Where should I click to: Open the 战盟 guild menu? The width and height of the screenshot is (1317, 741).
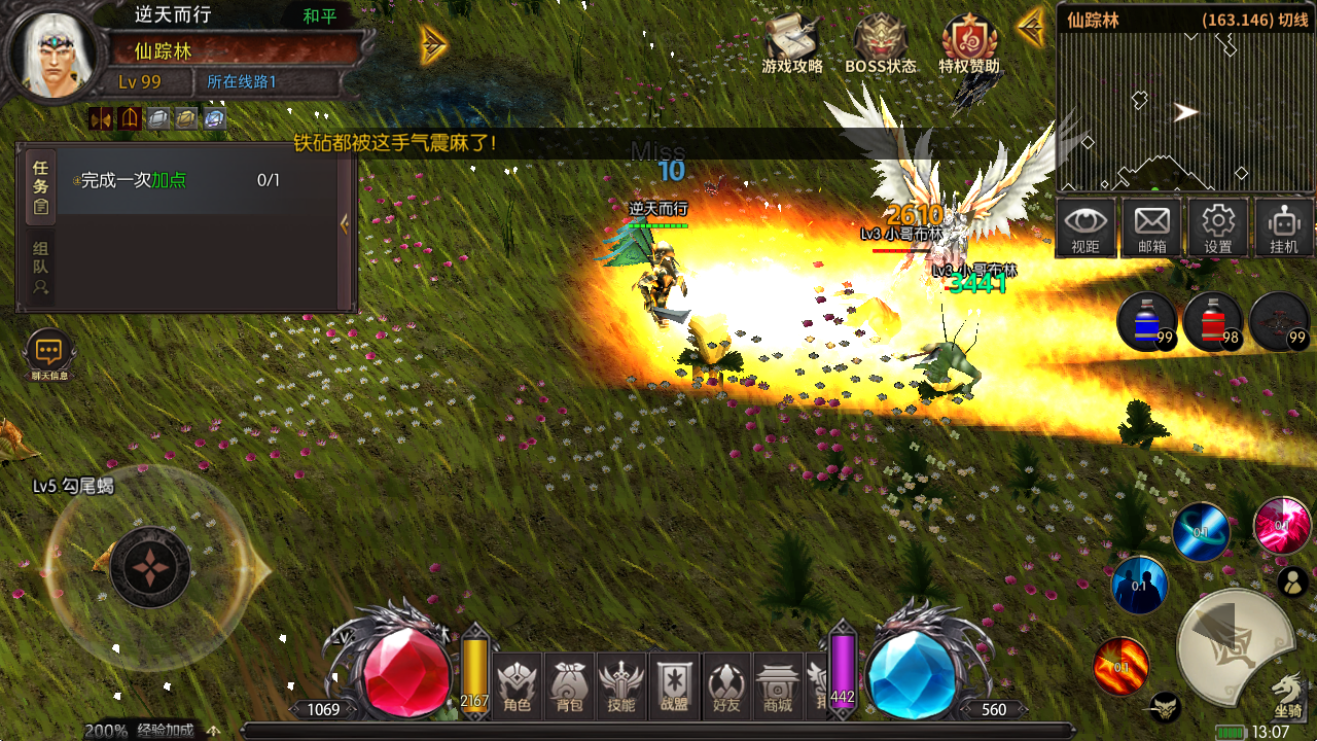point(673,687)
